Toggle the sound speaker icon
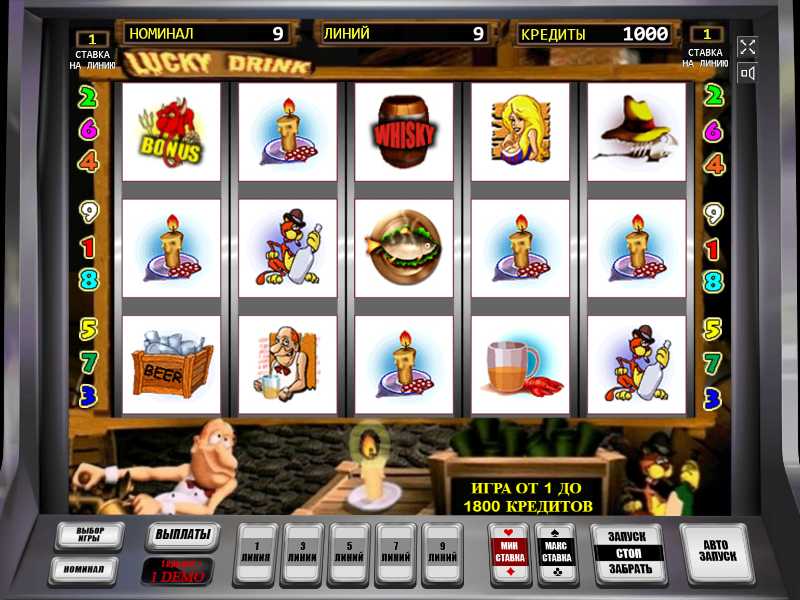 click(747, 73)
